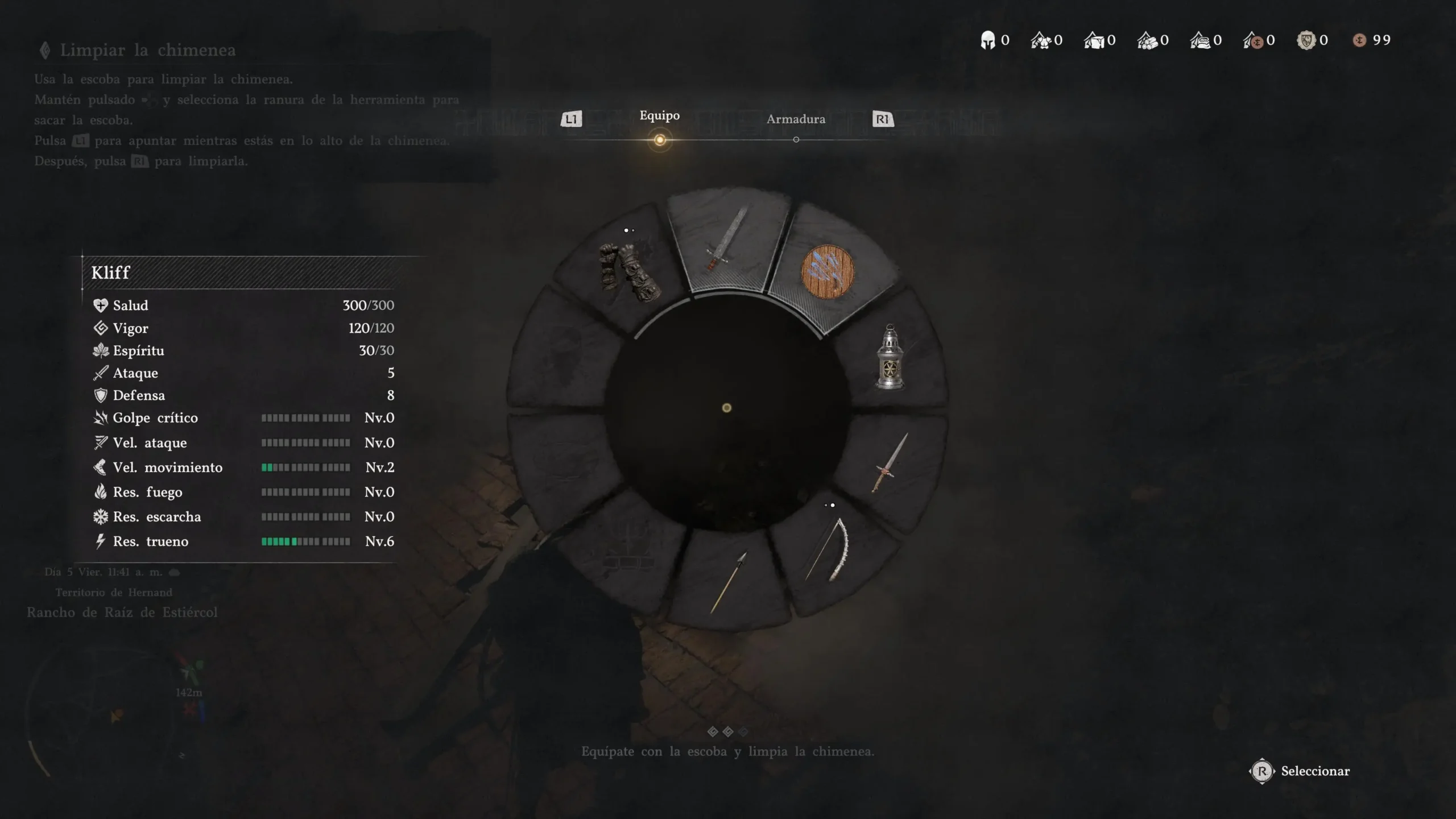Pick the round wooden shield slot
Screen dimensions: 1456x819
click(827, 272)
